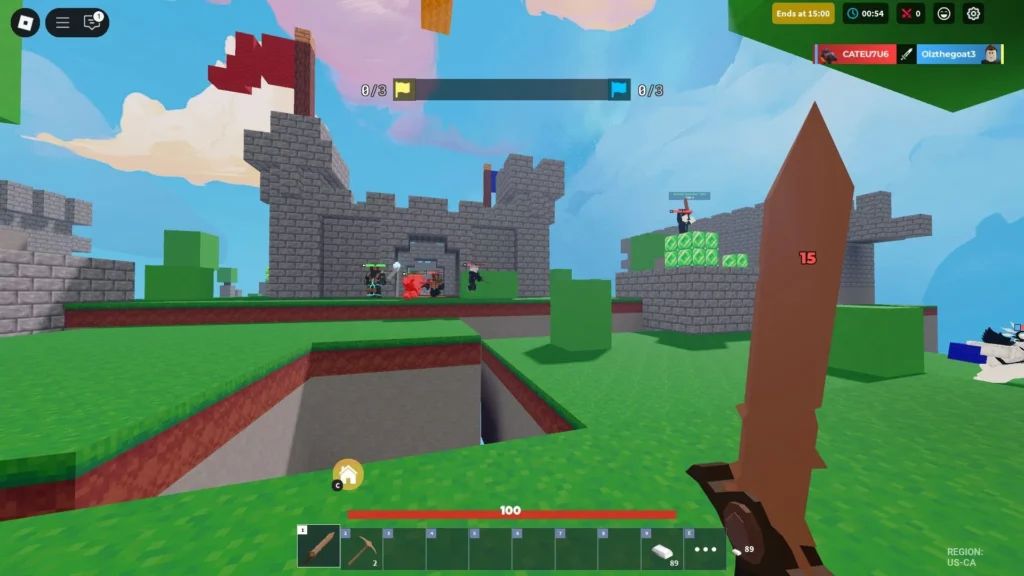This screenshot has height=576, width=1024.
Task: Click the Olzthegoat3 player card
Action: point(950,54)
